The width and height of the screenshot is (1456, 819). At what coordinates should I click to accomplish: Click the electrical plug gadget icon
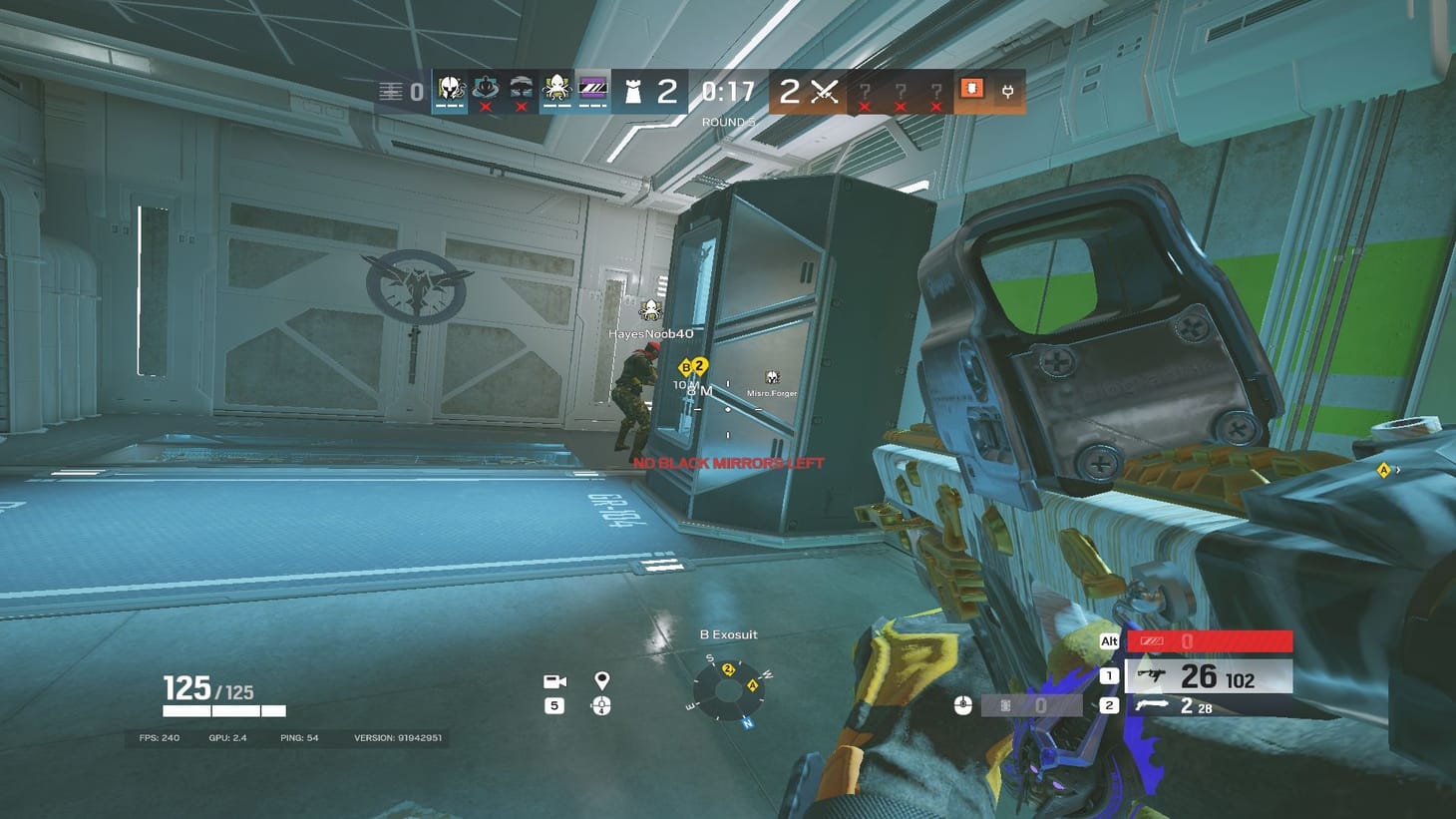(x=1009, y=91)
